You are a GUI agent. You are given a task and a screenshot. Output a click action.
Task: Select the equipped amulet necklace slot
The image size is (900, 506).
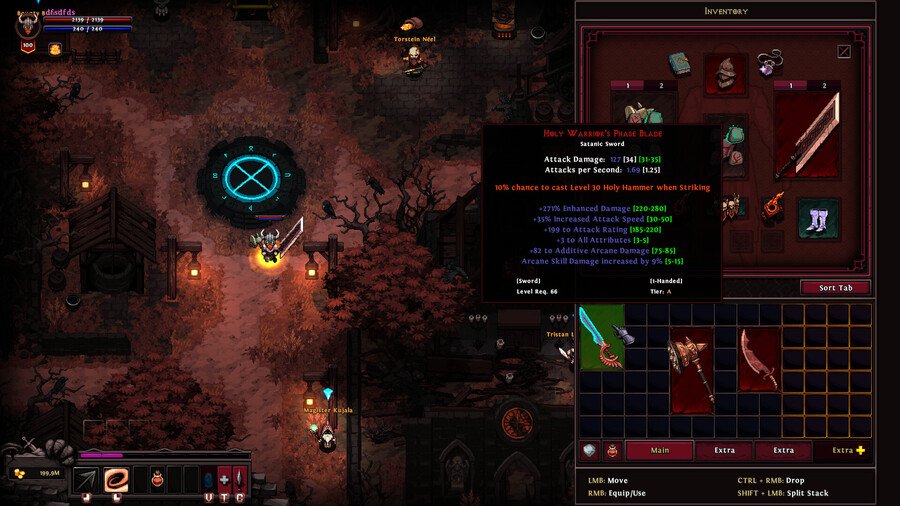(x=769, y=64)
